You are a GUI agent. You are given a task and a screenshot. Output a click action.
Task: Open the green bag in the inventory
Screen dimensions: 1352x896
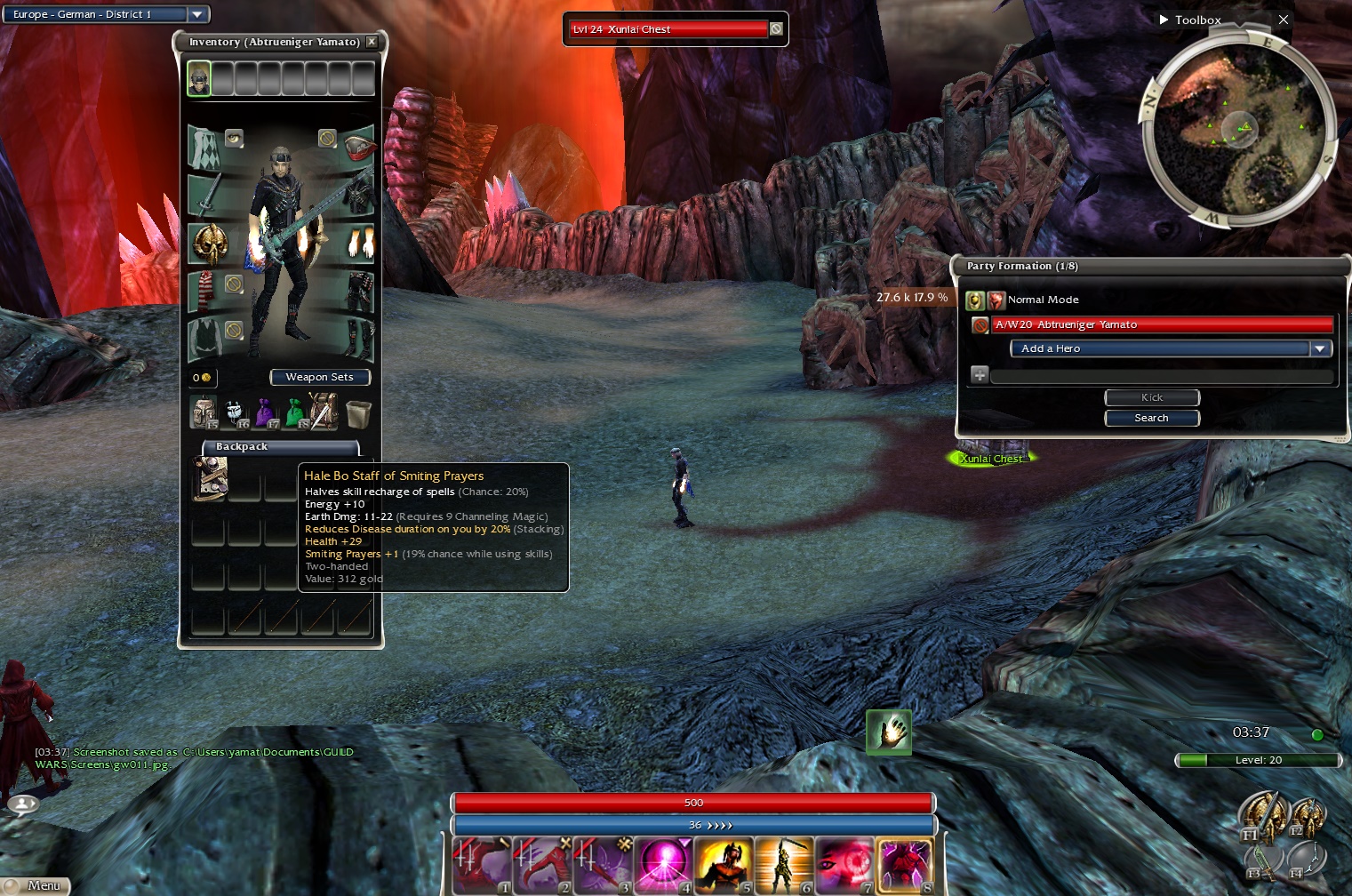tap(294, 413)
